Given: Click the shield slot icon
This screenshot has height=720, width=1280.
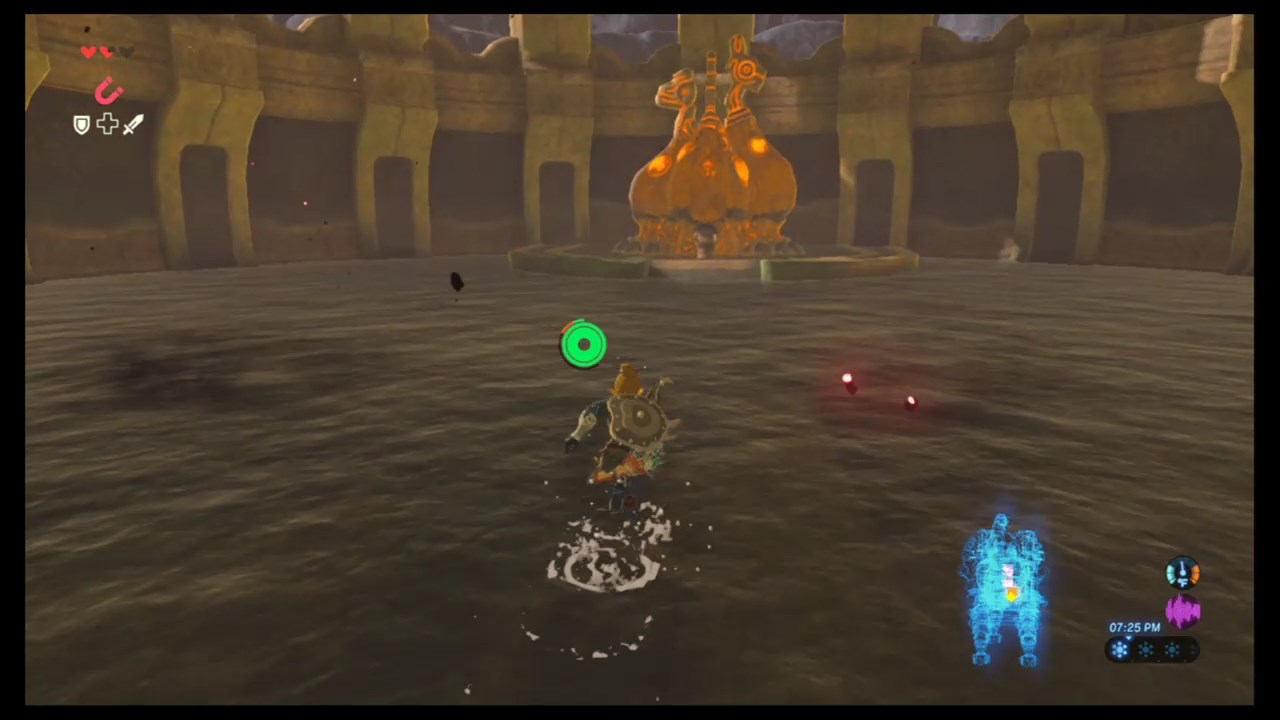Looking at the screenshot, I should 82,124.
